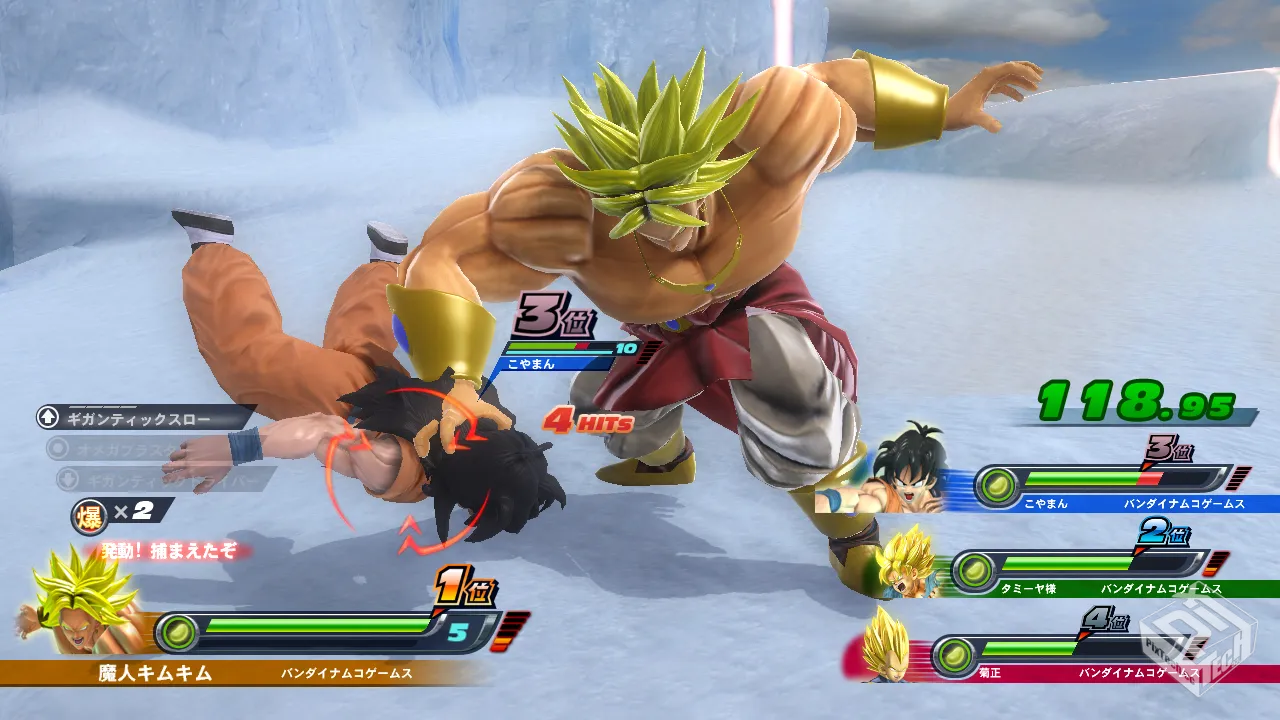Activate the 爆 burst icon
Screen dimensions: 1280x720
coord(89,514)
